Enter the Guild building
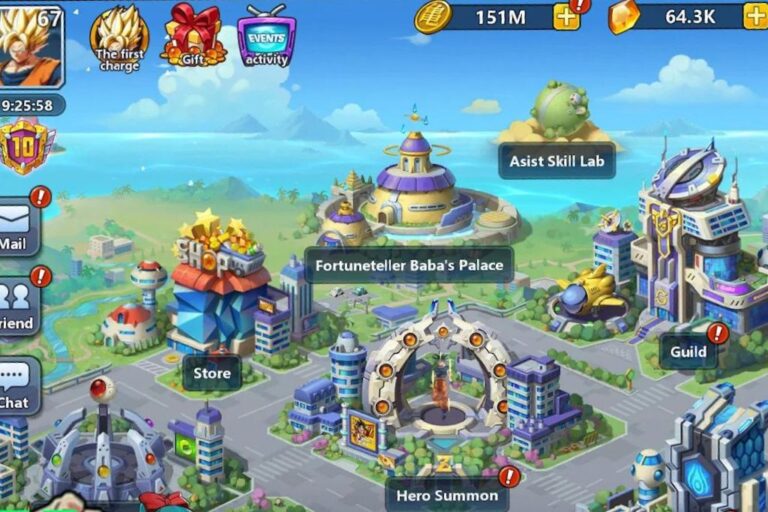 pos(688,351)
